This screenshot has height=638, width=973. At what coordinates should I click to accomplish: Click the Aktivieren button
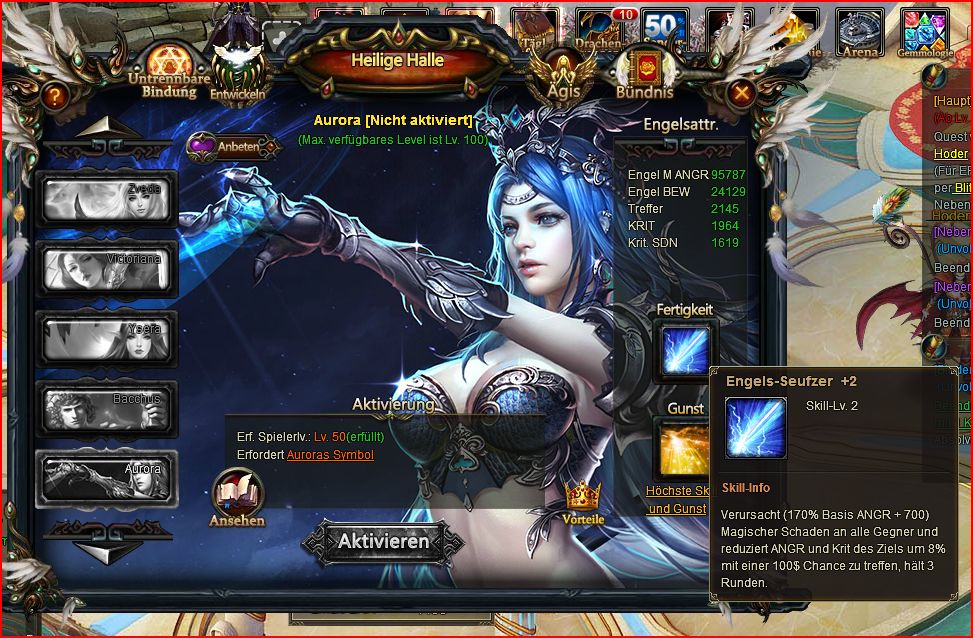coord(383,542)
